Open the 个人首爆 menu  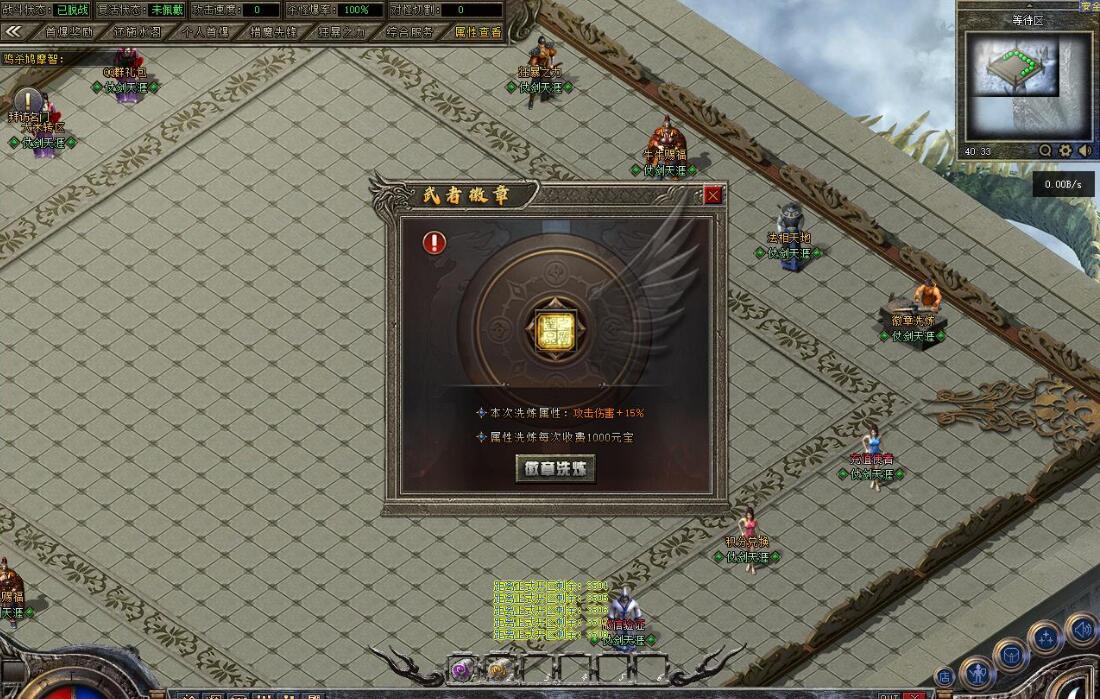205,32
